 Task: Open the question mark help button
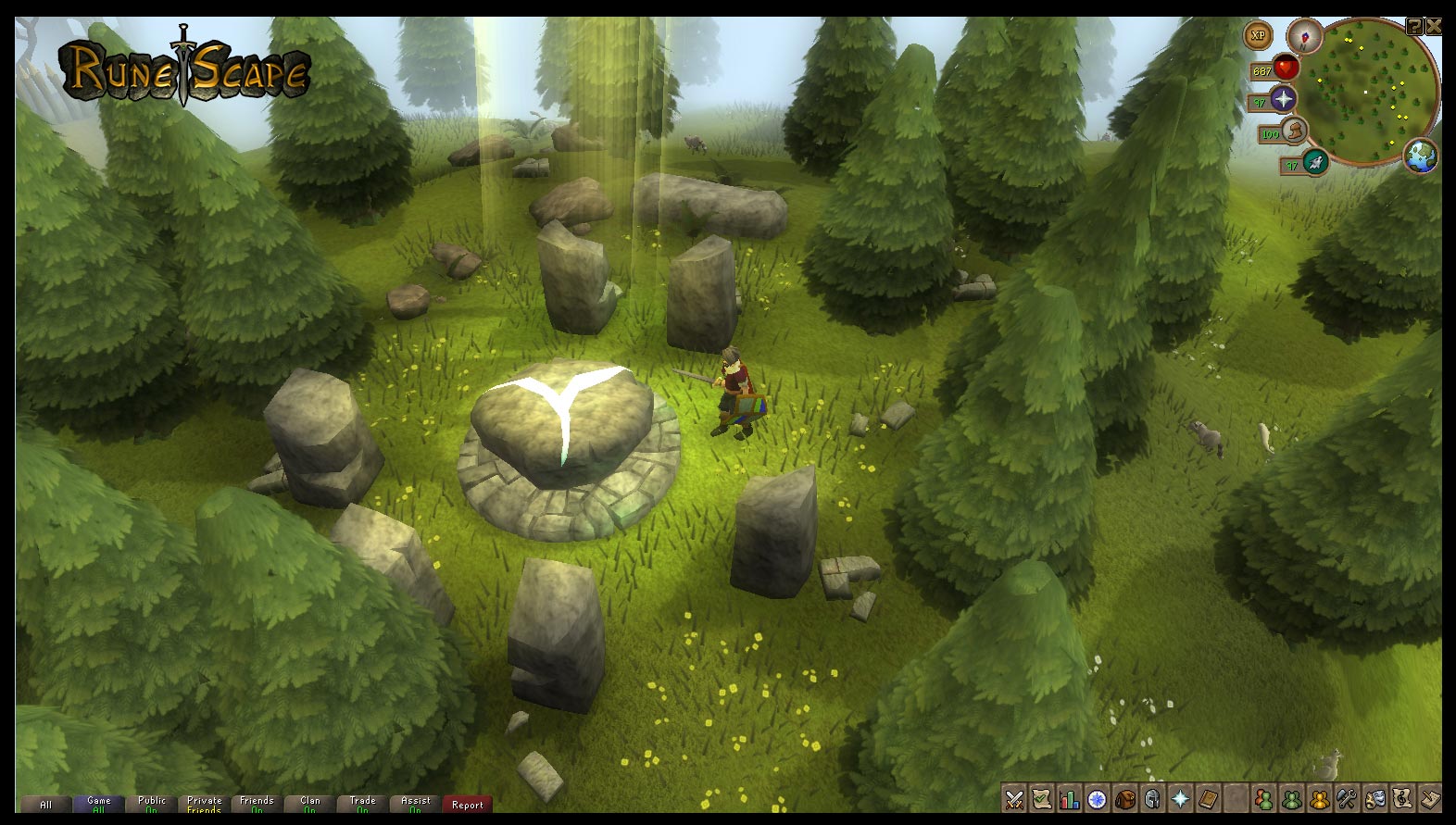[x=1414, y=27]
